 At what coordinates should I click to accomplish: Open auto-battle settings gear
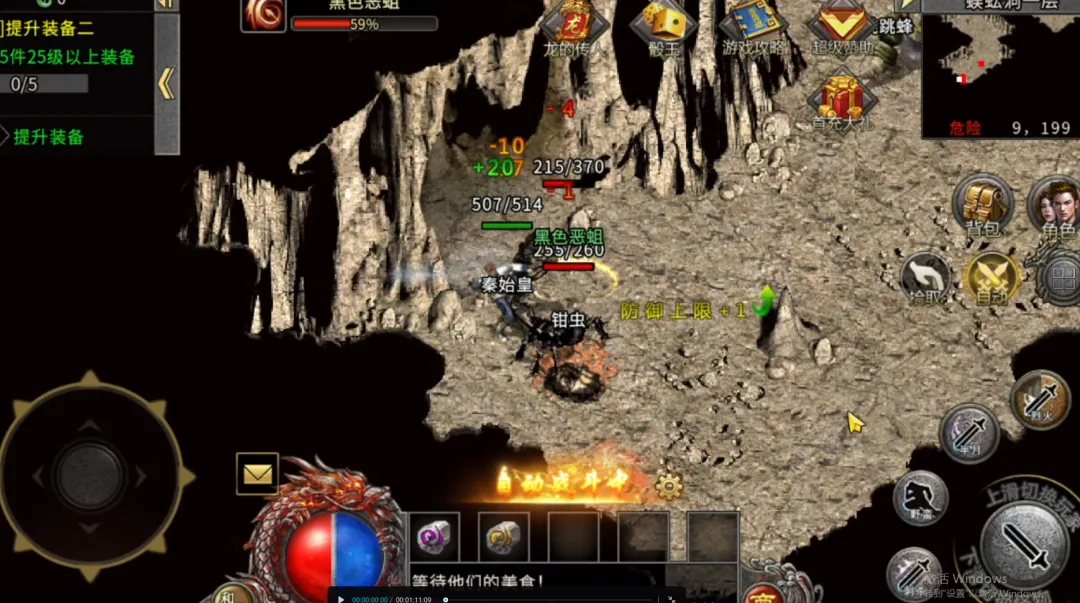(668, 487)
